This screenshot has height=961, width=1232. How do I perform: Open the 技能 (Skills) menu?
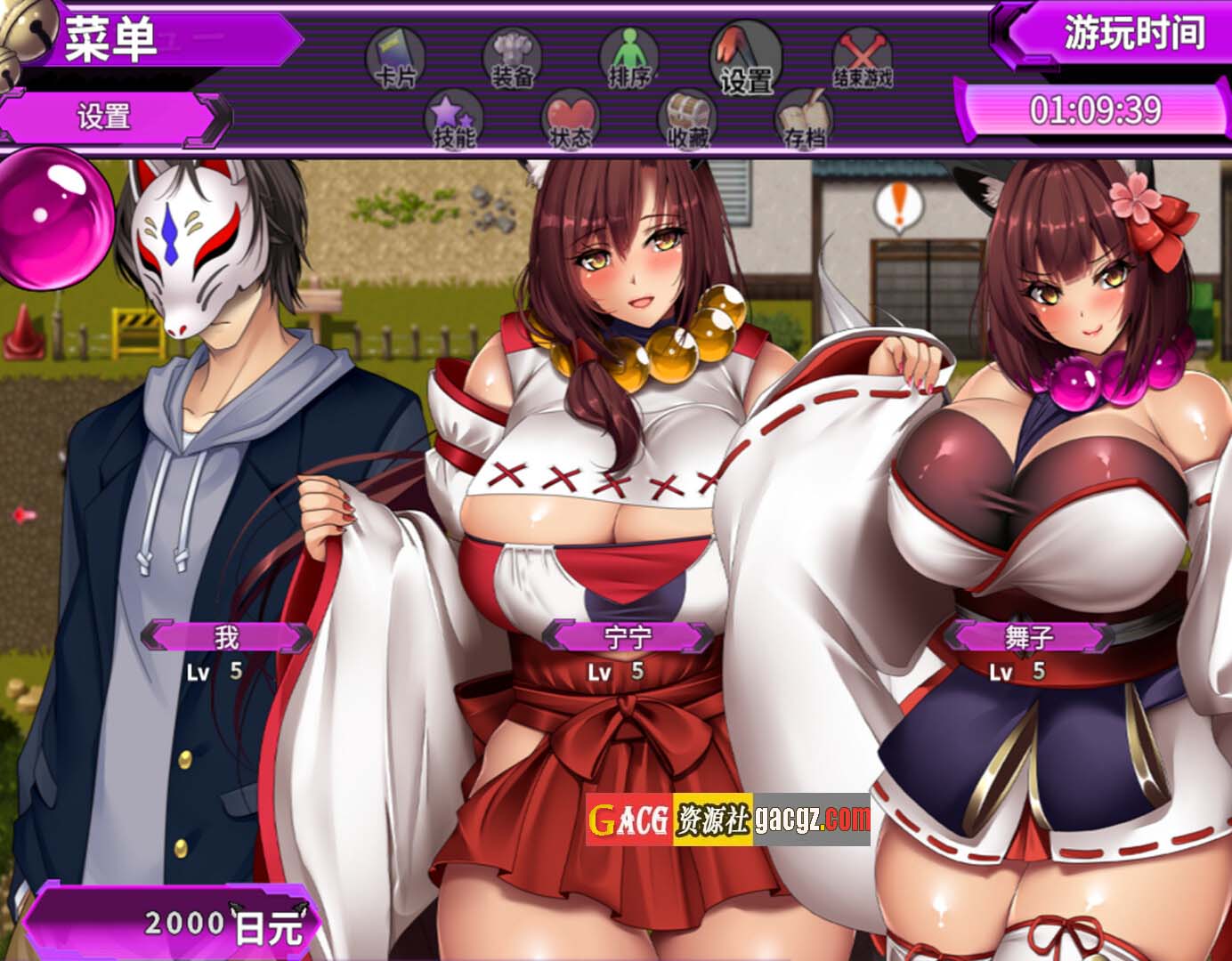454,120
